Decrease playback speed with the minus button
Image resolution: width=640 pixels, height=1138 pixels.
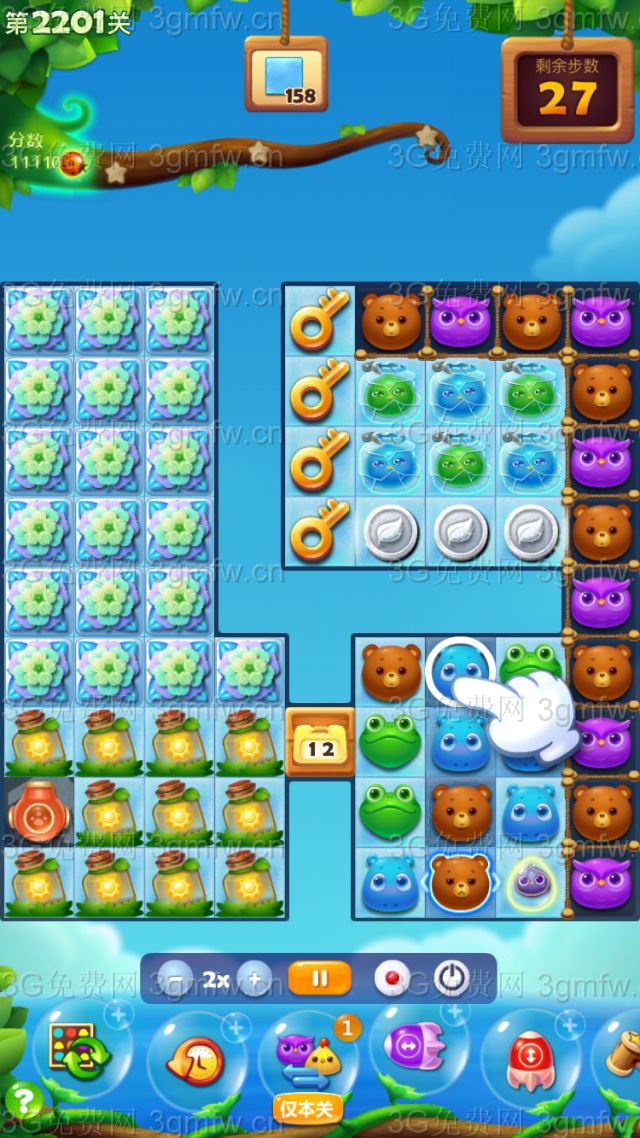coord(176,979)
